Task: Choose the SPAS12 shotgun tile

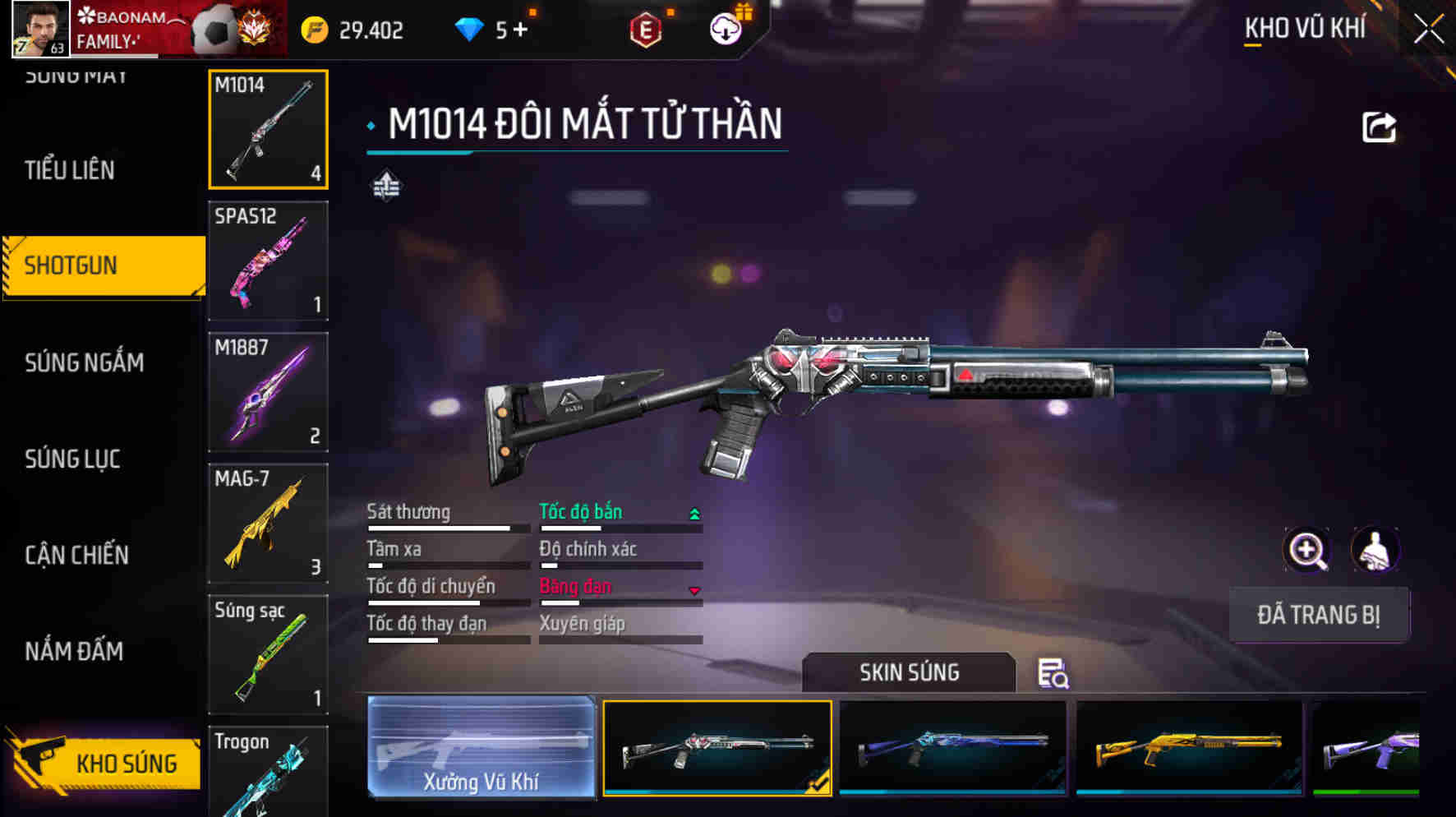Action: 268,261
